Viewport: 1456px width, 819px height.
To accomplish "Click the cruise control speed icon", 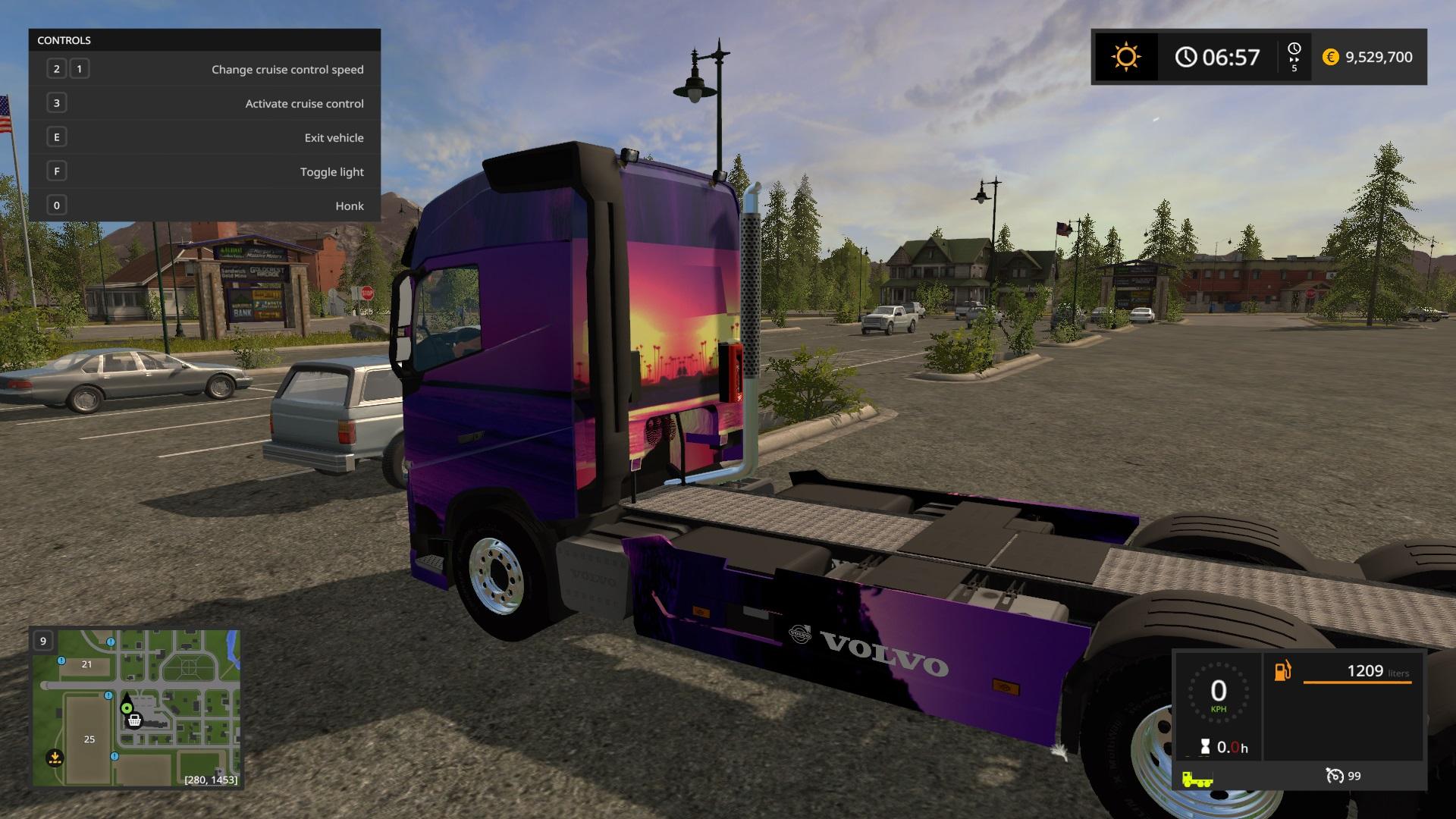I will (1334, 776).
